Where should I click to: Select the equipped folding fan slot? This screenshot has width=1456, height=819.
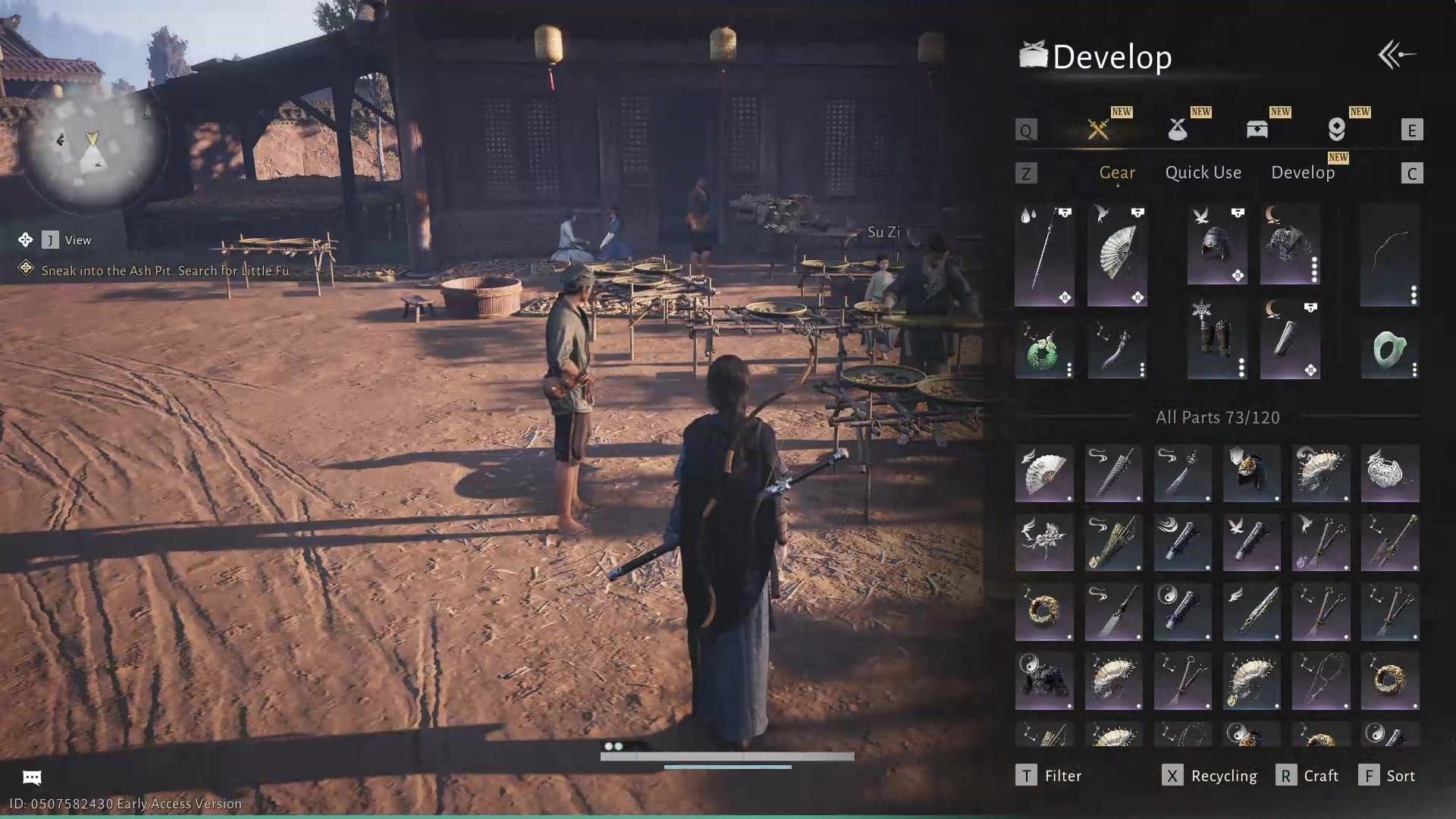coord(1117,256)
